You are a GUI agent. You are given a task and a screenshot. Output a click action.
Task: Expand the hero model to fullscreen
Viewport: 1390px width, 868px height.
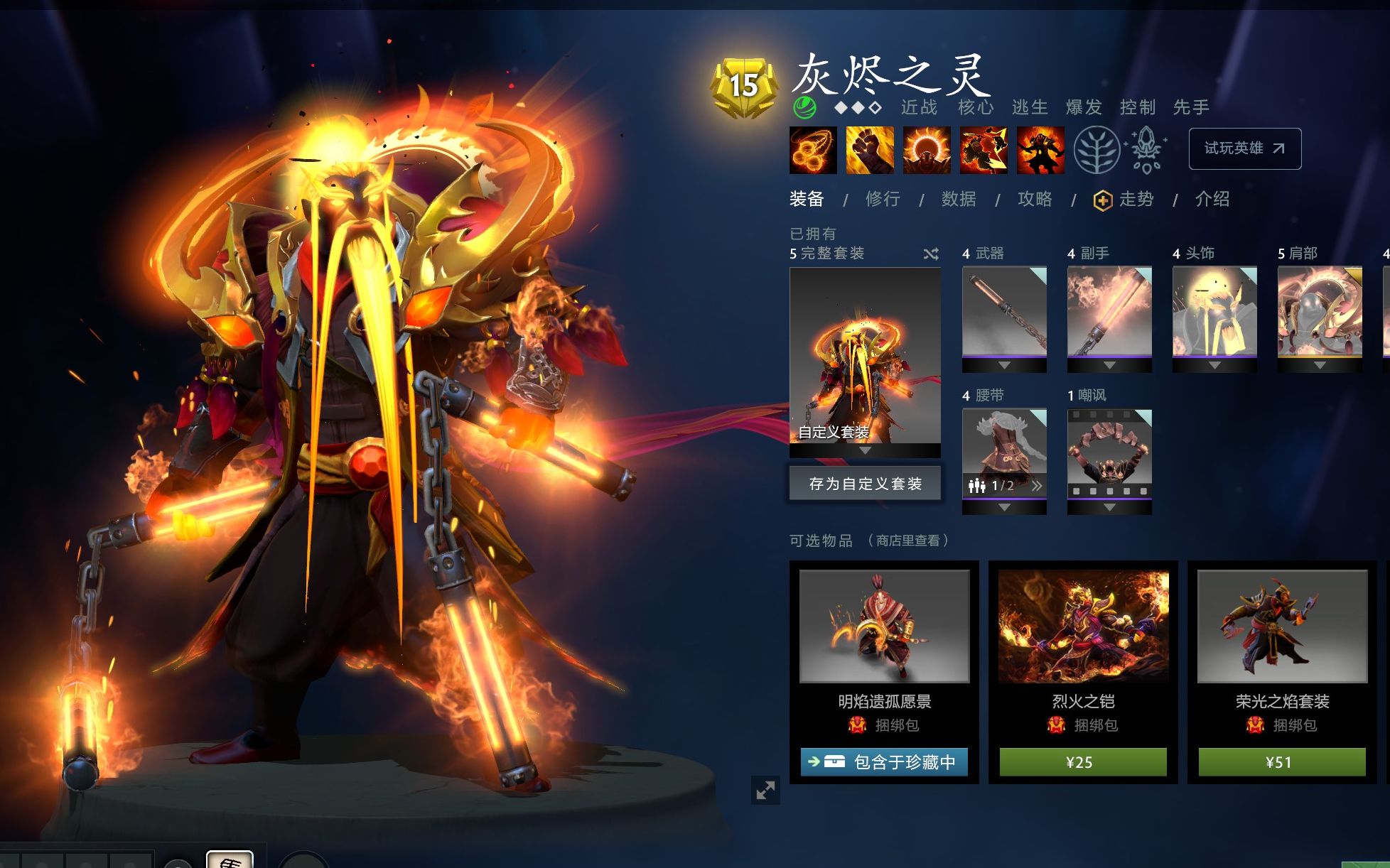click(765, 790)
